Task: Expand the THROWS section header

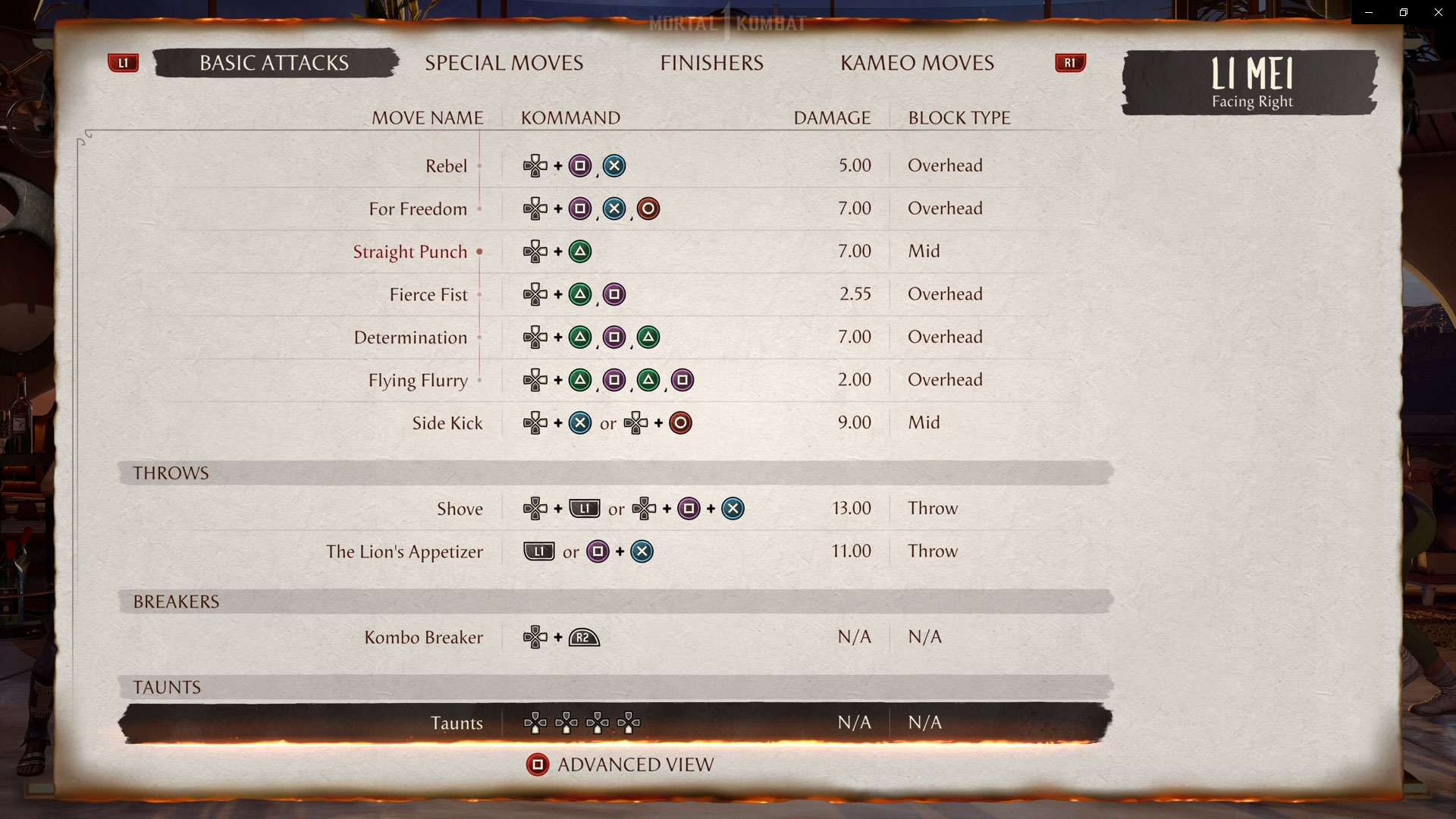Action: click(x=171, y=472)
